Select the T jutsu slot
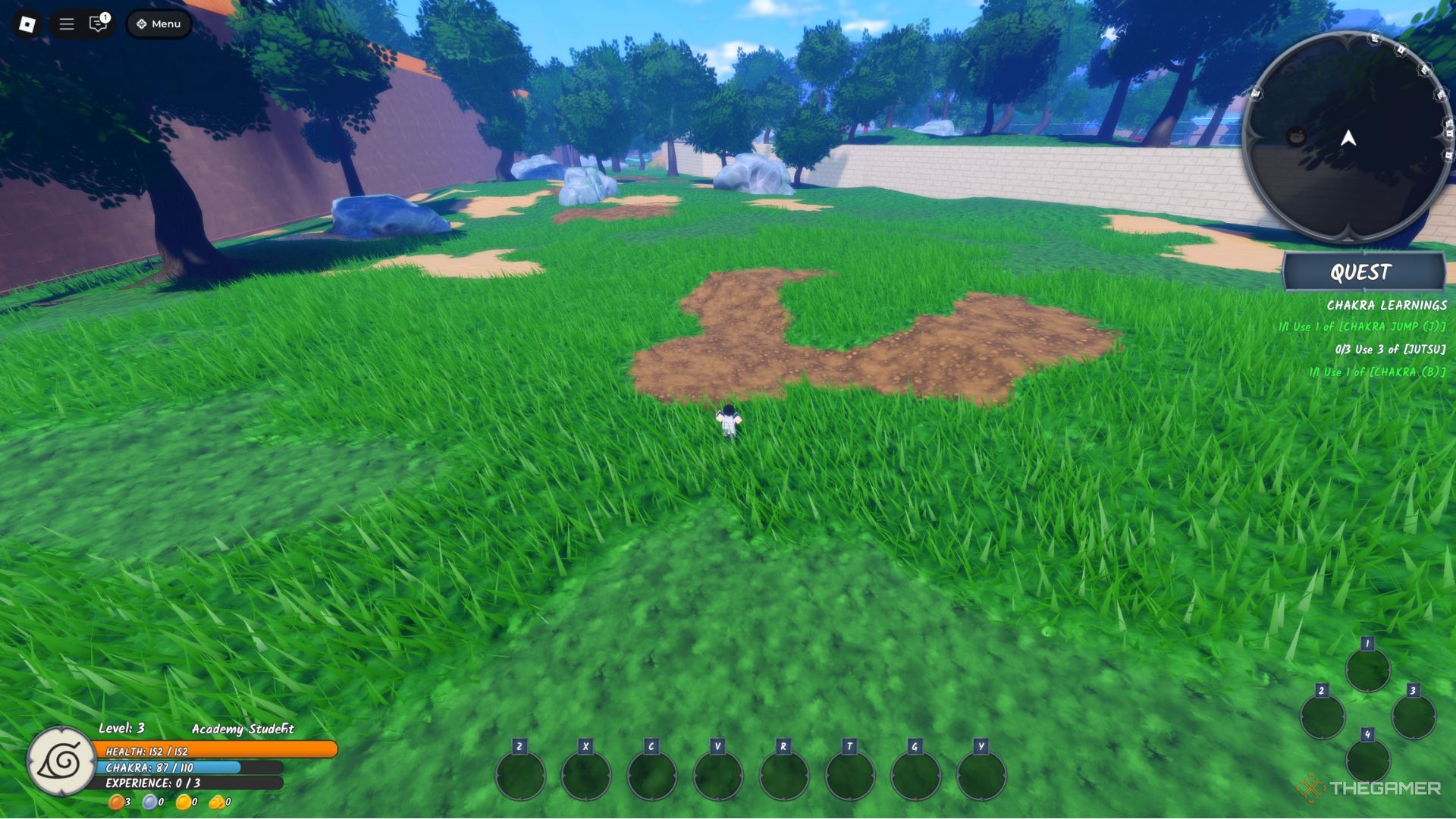The height and width of the screenshot is (819, 1456). pos(850,775)
